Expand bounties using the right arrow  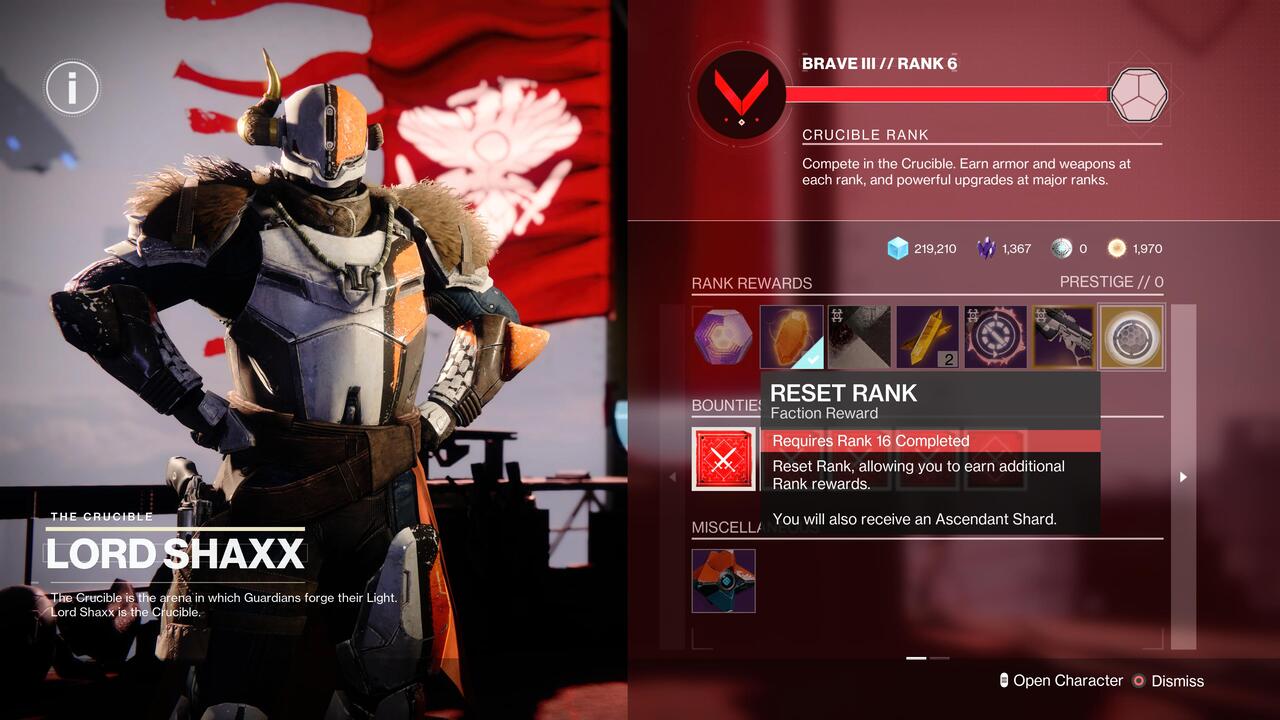pos(1183,477)
